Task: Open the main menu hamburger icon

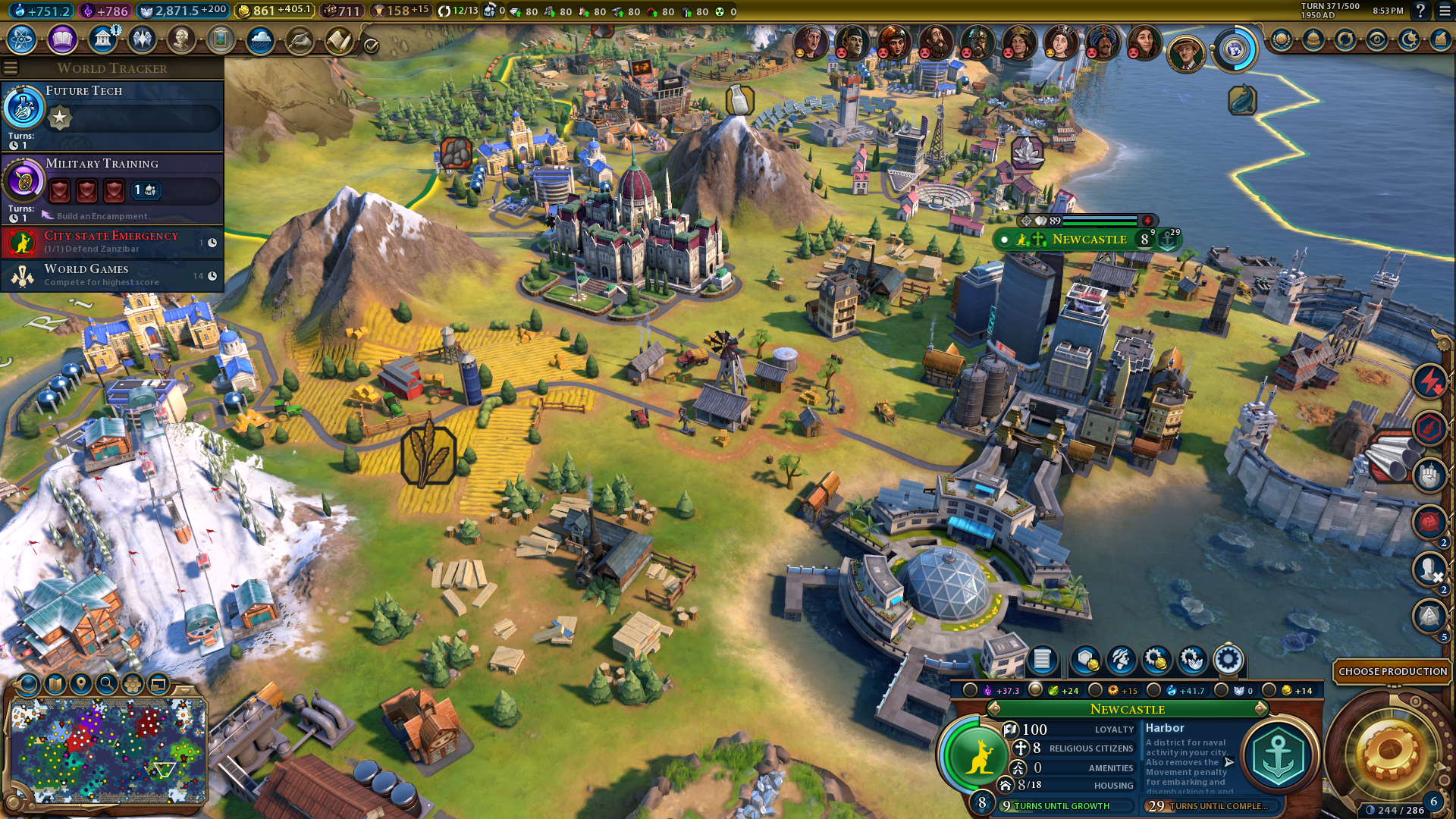Action: click(x=1445, y=11)
